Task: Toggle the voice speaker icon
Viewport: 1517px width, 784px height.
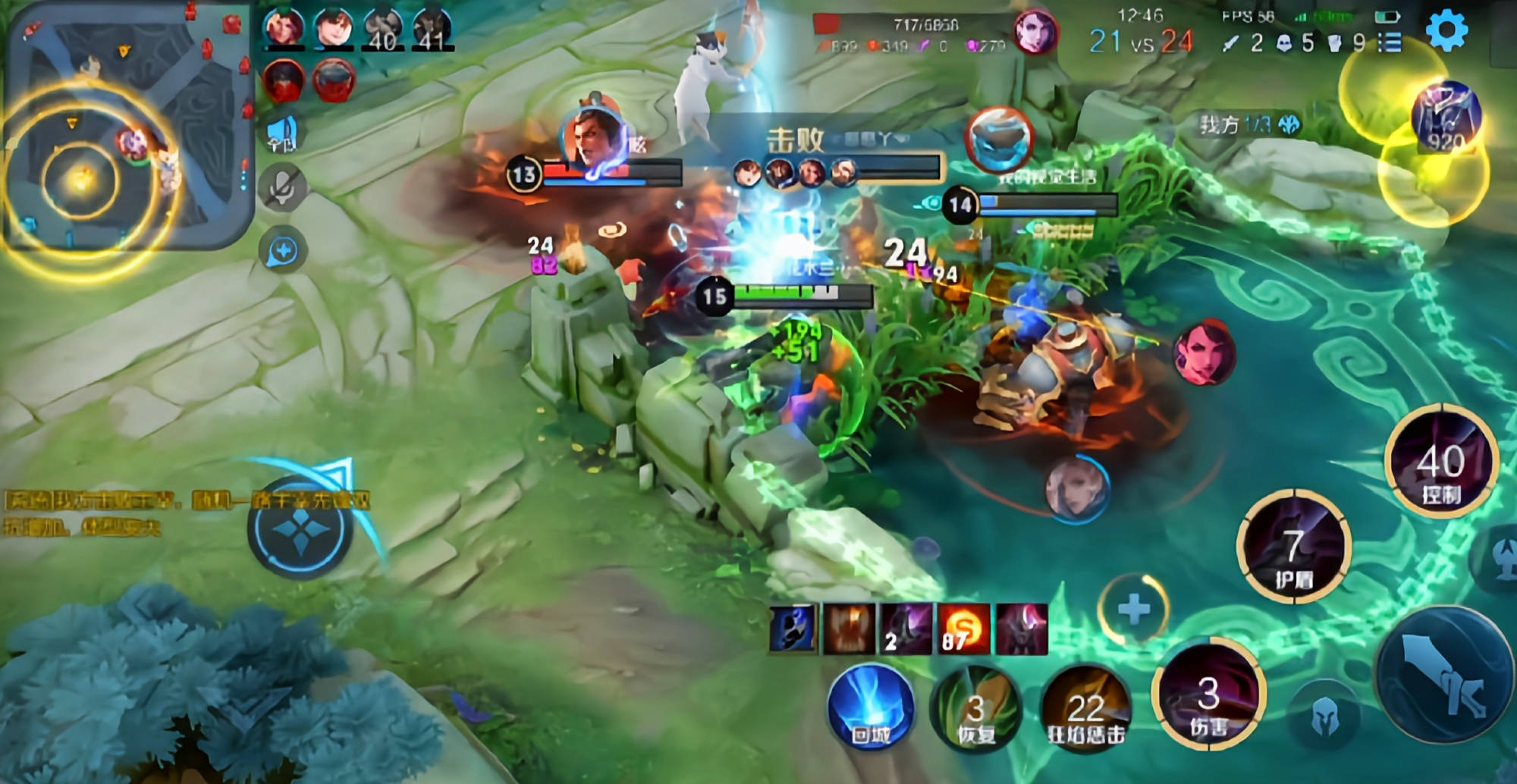Action: (282, 133)
